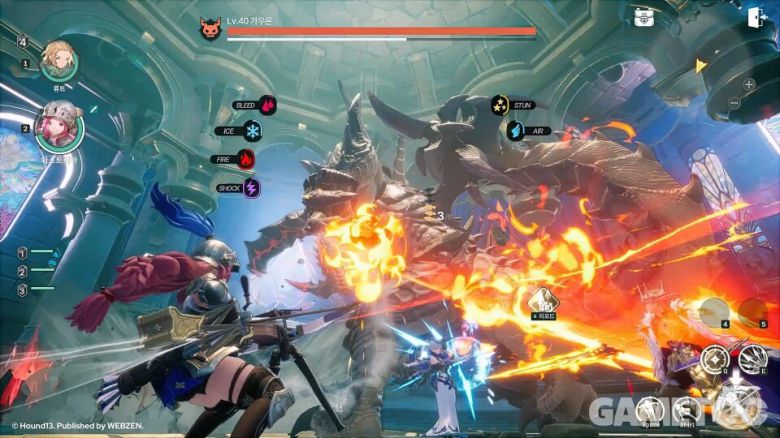Open the inventory bag icon

(x=644, y=17)
